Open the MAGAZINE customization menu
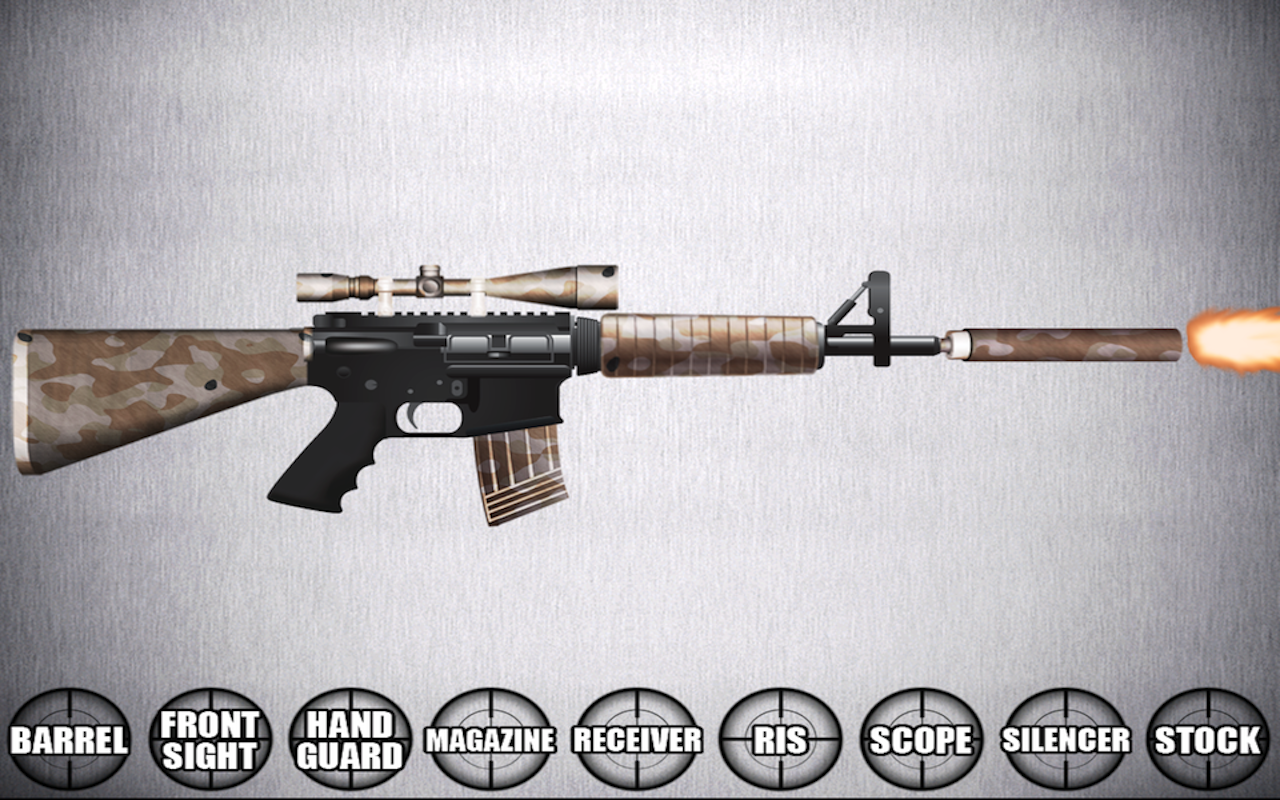1280x800 pixels. pos(490,740)
